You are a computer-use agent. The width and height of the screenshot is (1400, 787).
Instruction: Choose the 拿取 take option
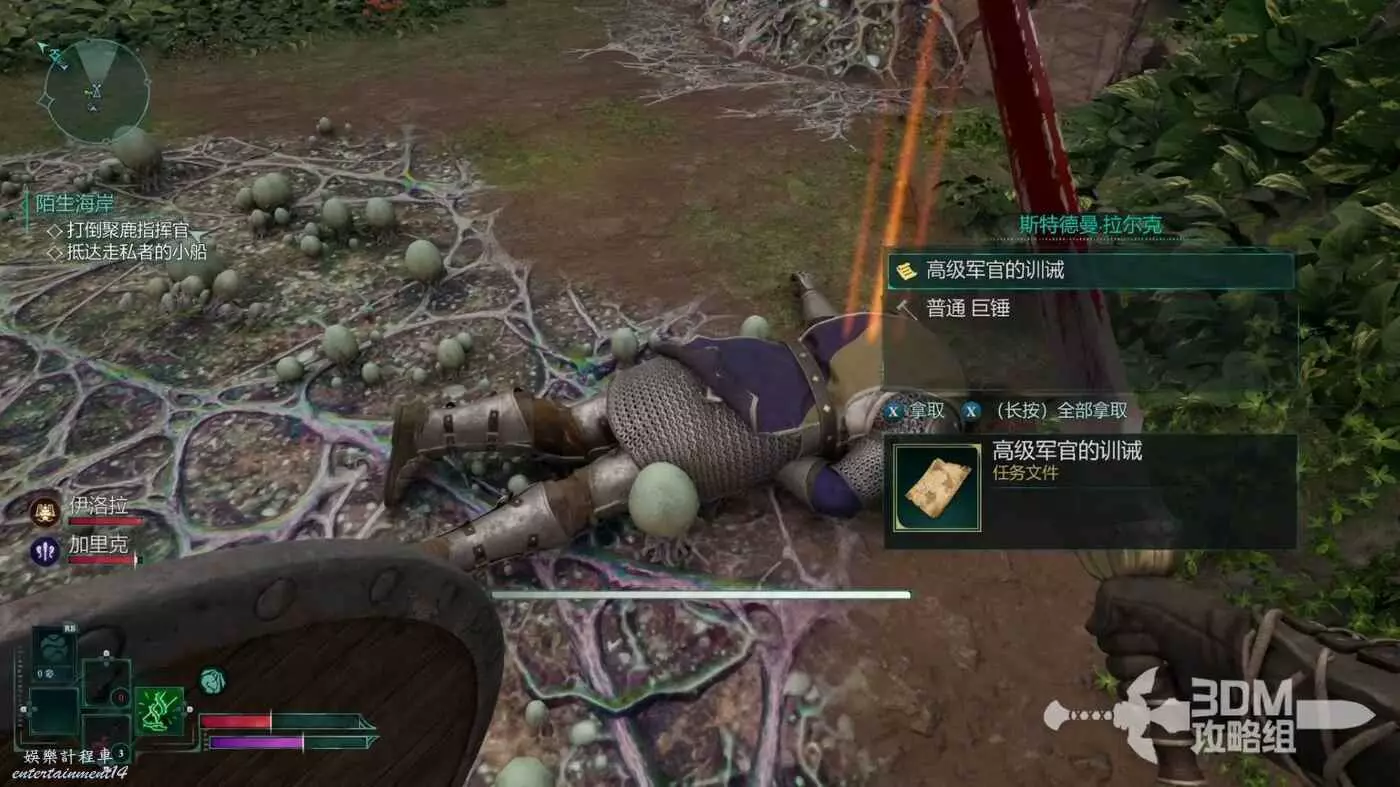point(917,410)
